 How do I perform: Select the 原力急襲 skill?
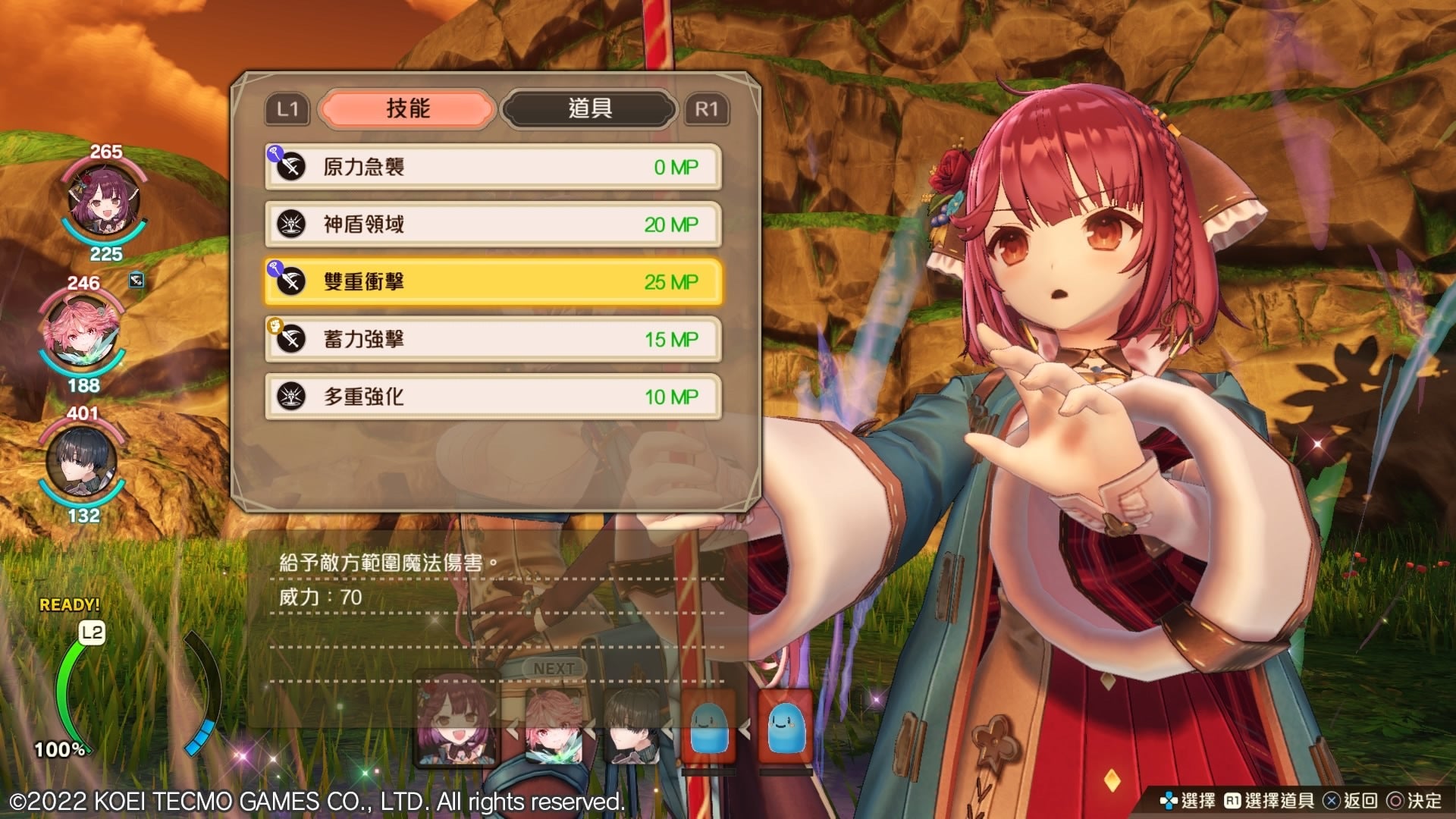point(493,167)
